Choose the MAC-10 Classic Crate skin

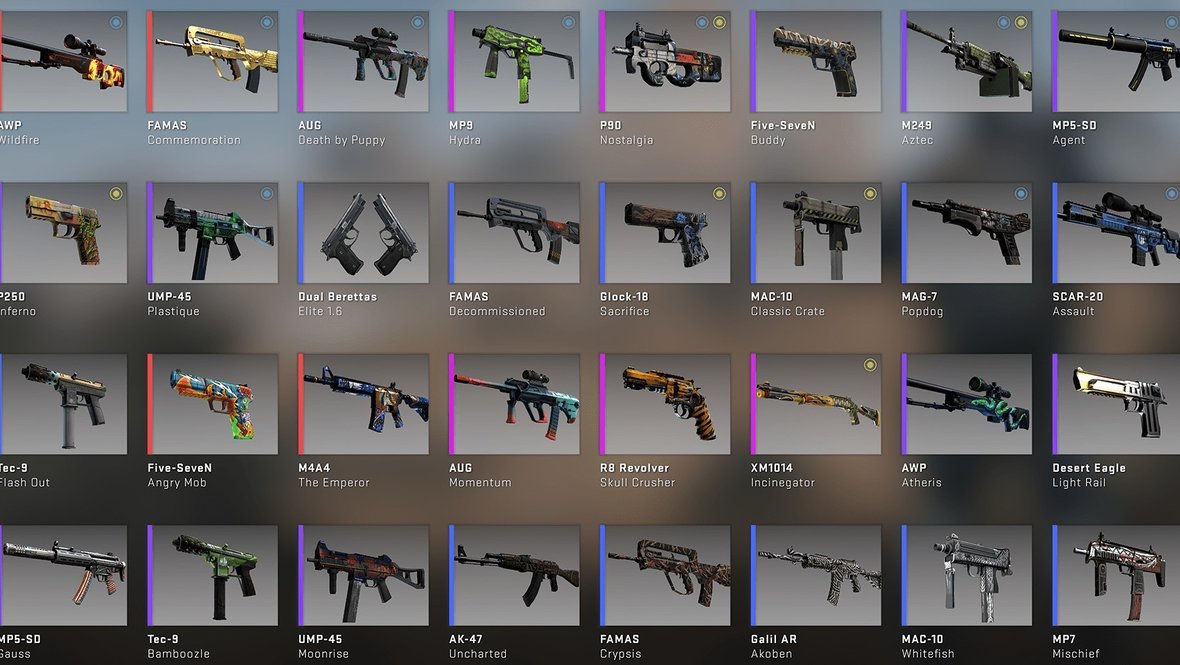pos(817,232)
